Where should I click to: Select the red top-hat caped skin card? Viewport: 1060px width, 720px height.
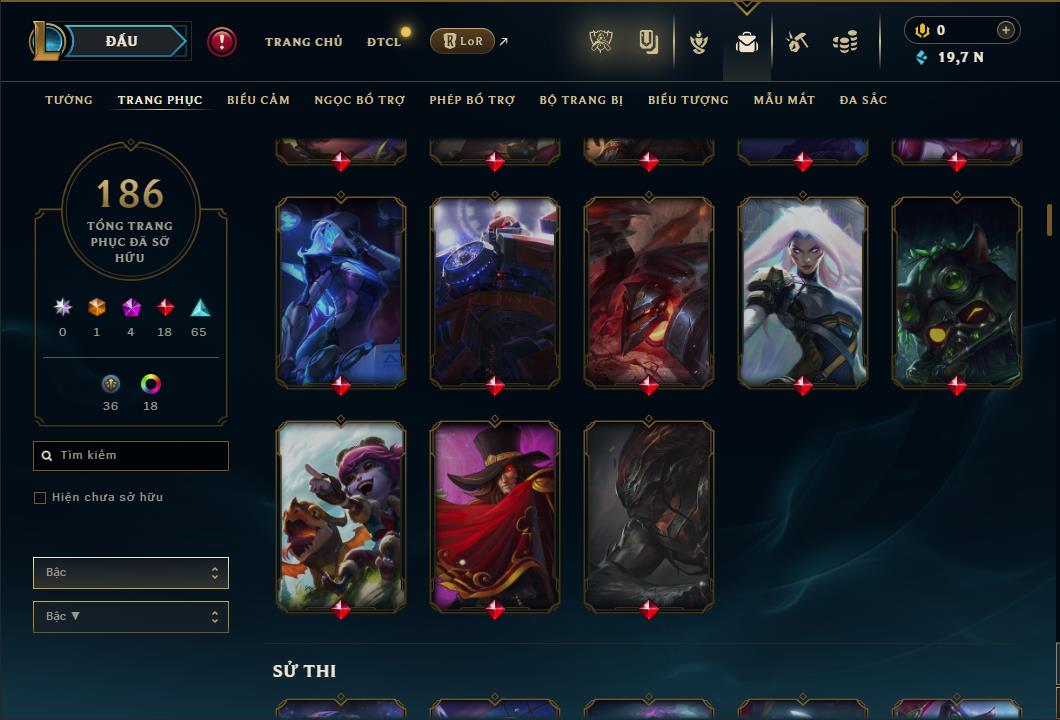coord(495,515)
